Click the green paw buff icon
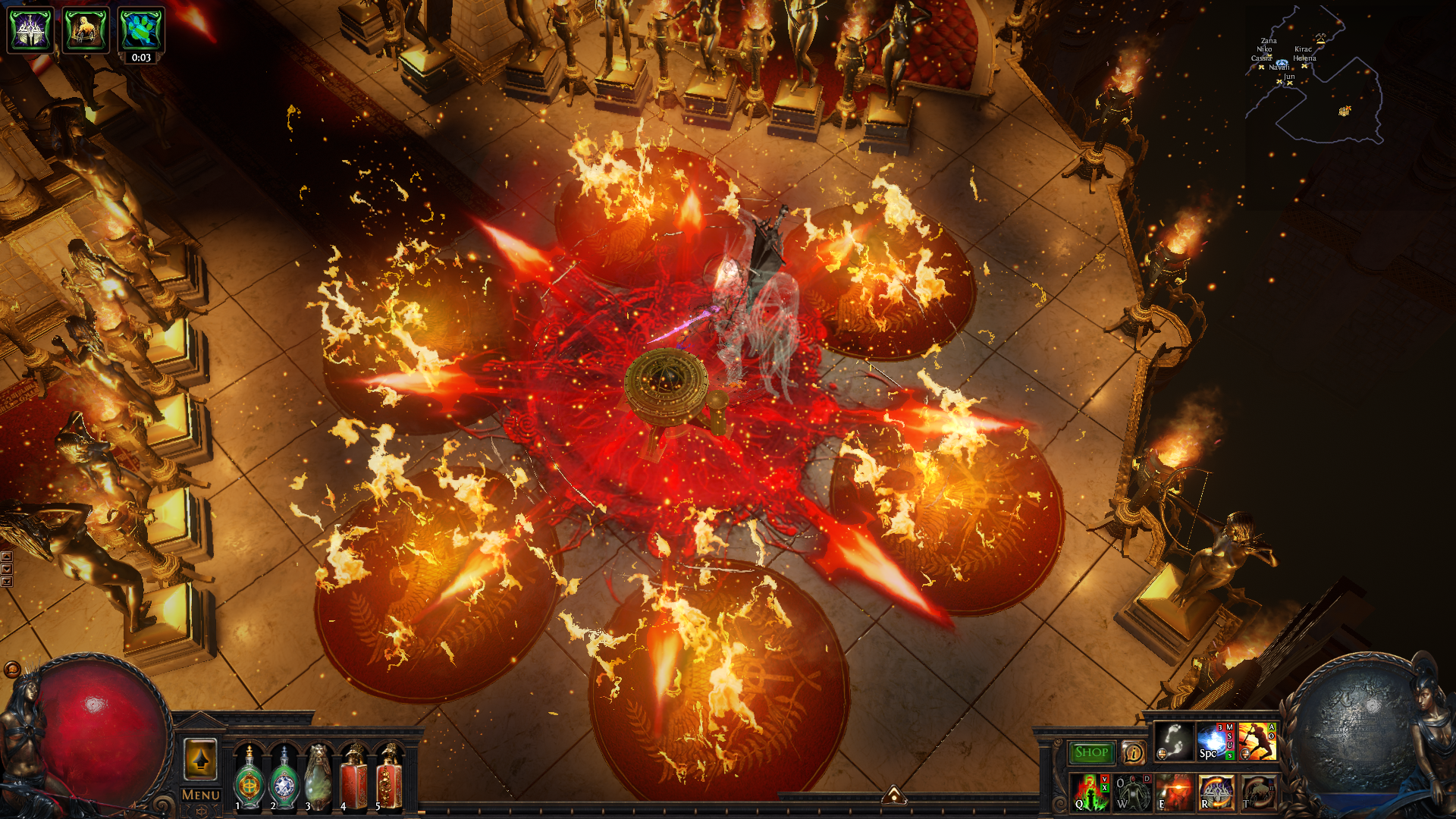This screenshot has width=1456, height=819. (x=141, y=30)
